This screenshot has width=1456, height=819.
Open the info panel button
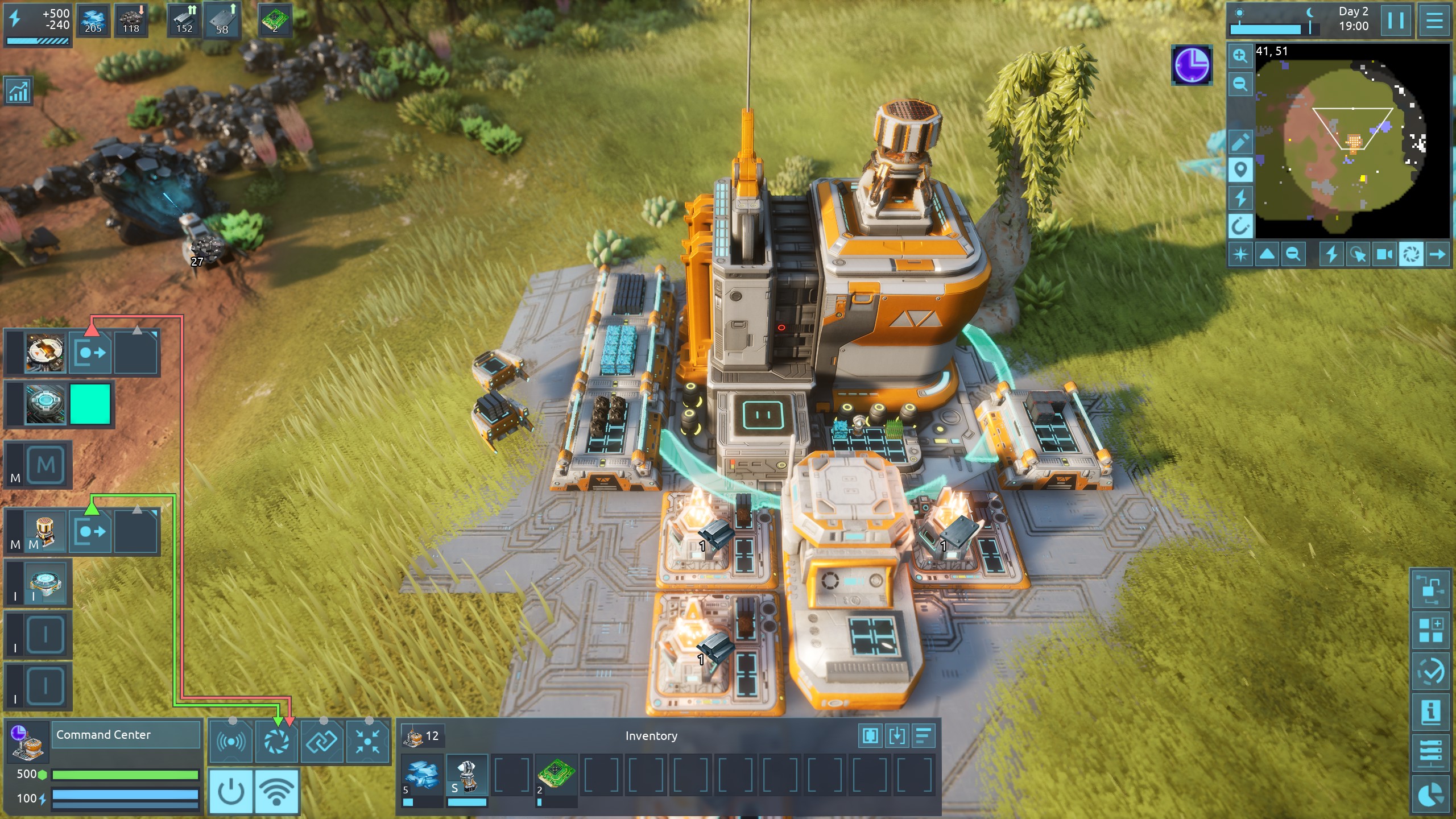tap(1430, 712)
